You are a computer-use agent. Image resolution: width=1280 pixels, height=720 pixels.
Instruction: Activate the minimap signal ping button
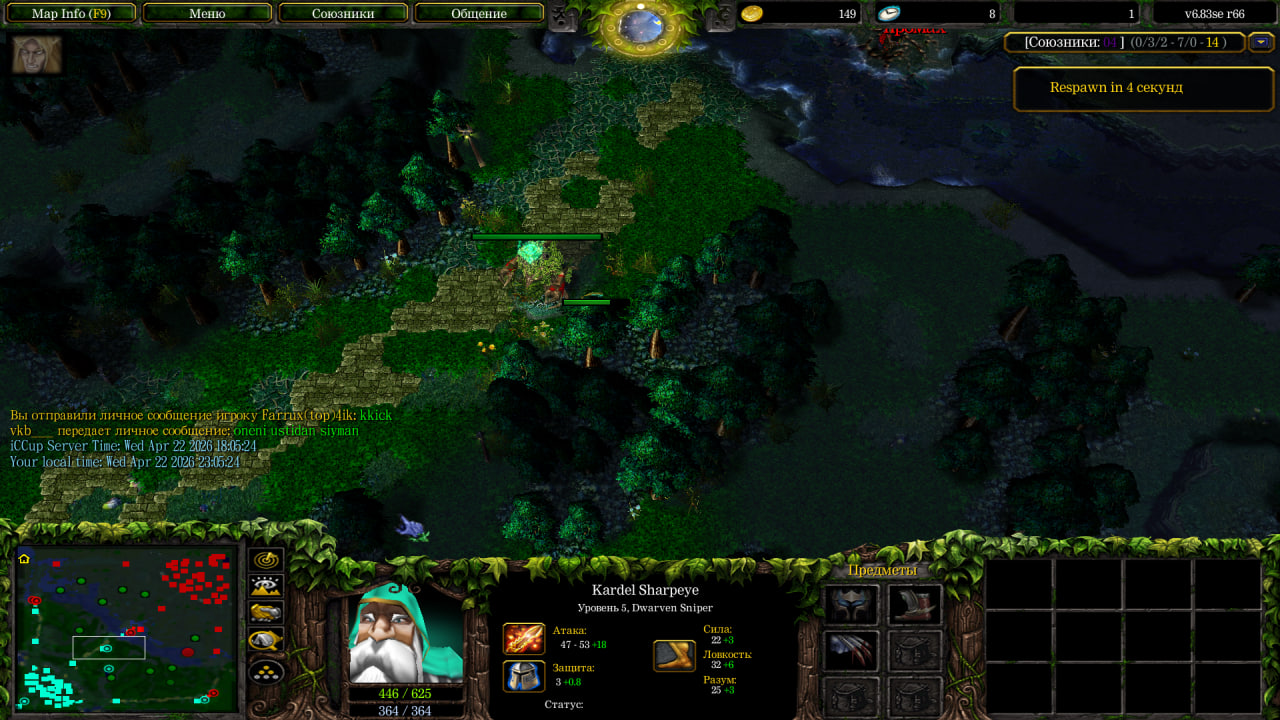point(267,561)
